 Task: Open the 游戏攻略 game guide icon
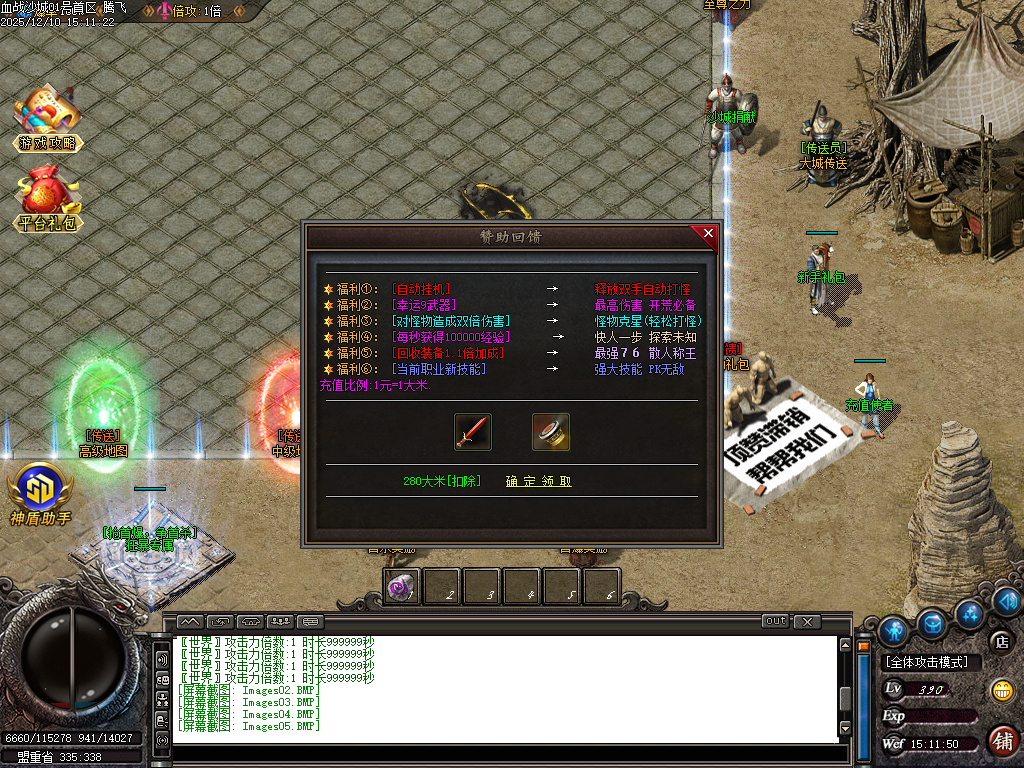tap(47, 120)
